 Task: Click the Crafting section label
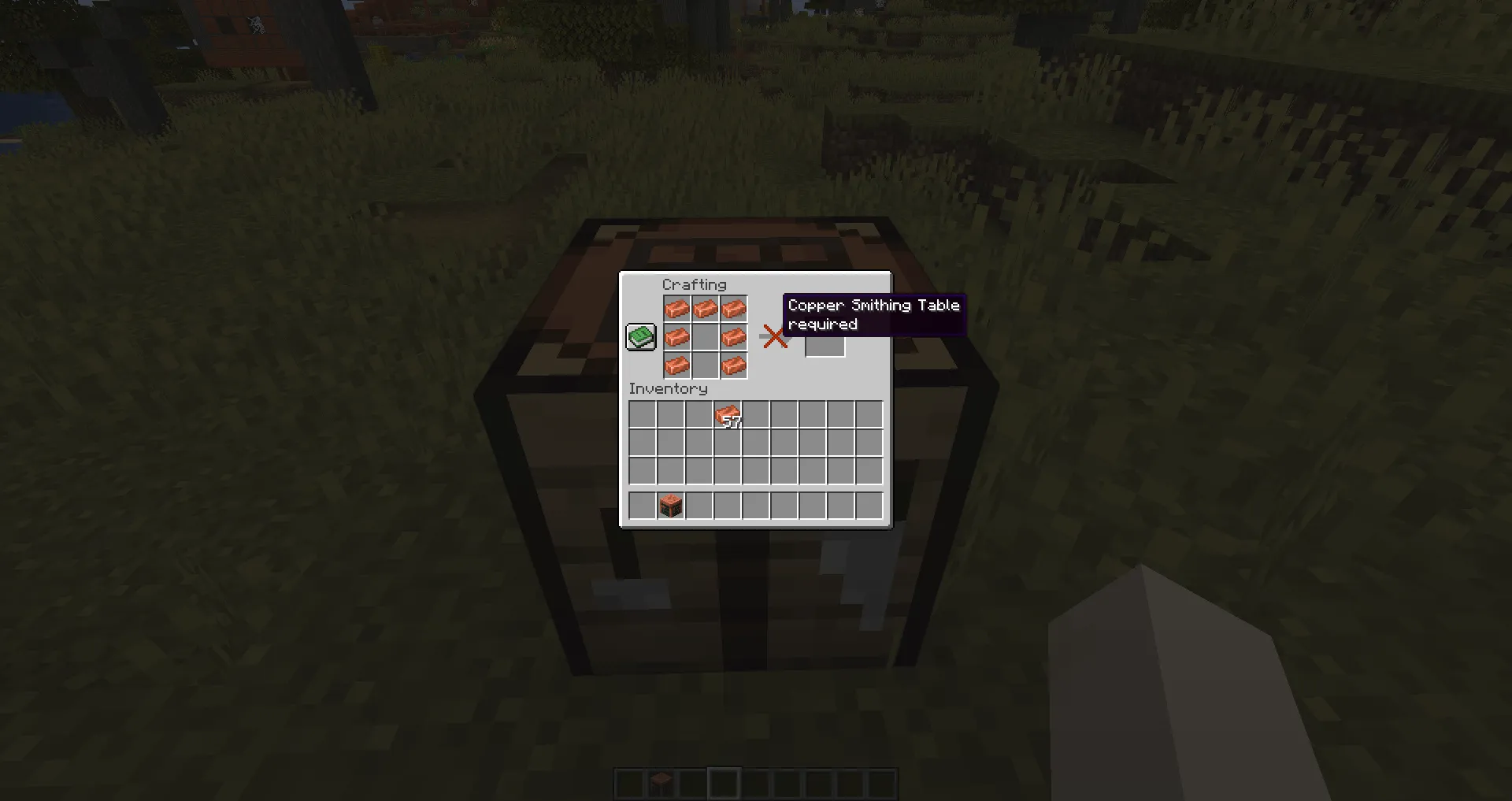point(695,284)
